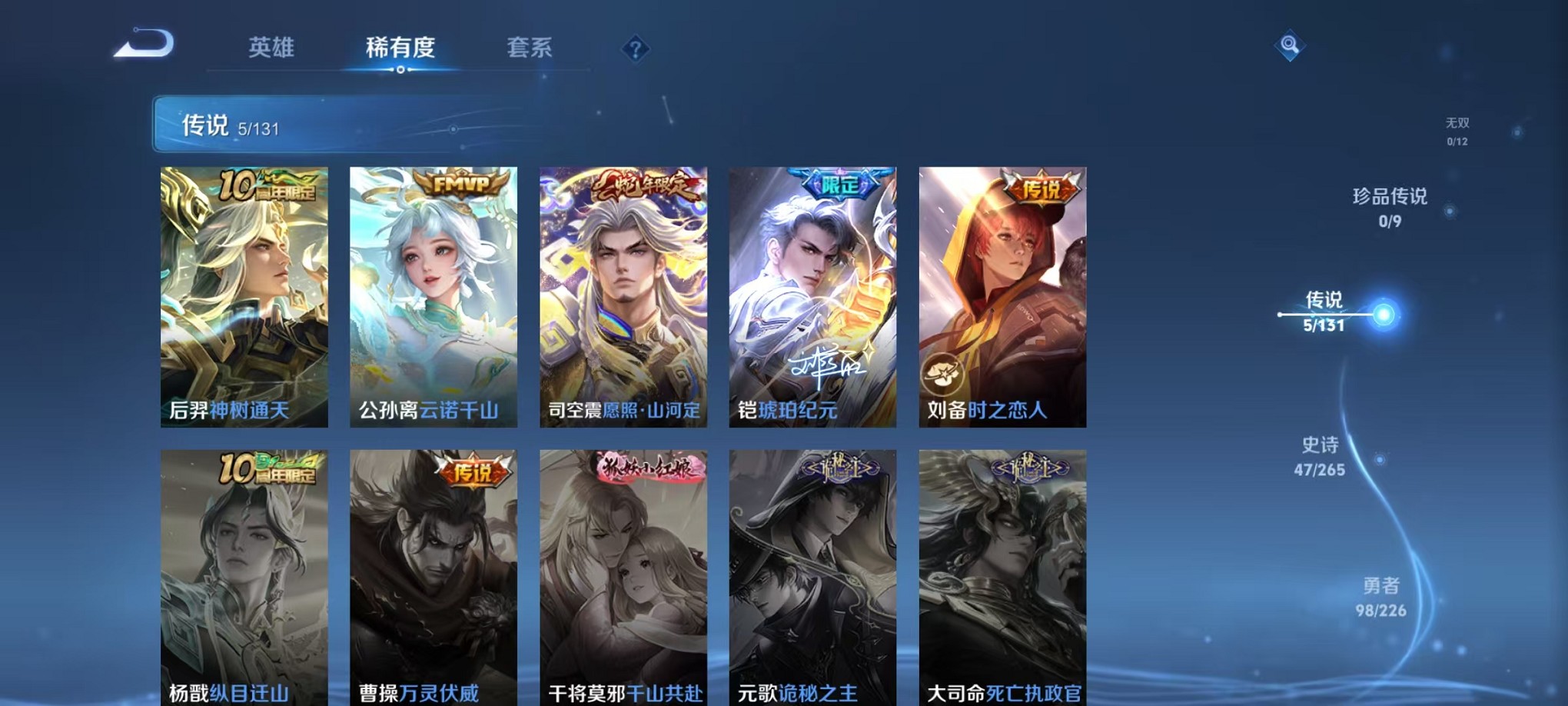Click the page indicator dot below 稀有度

point(400,71)
